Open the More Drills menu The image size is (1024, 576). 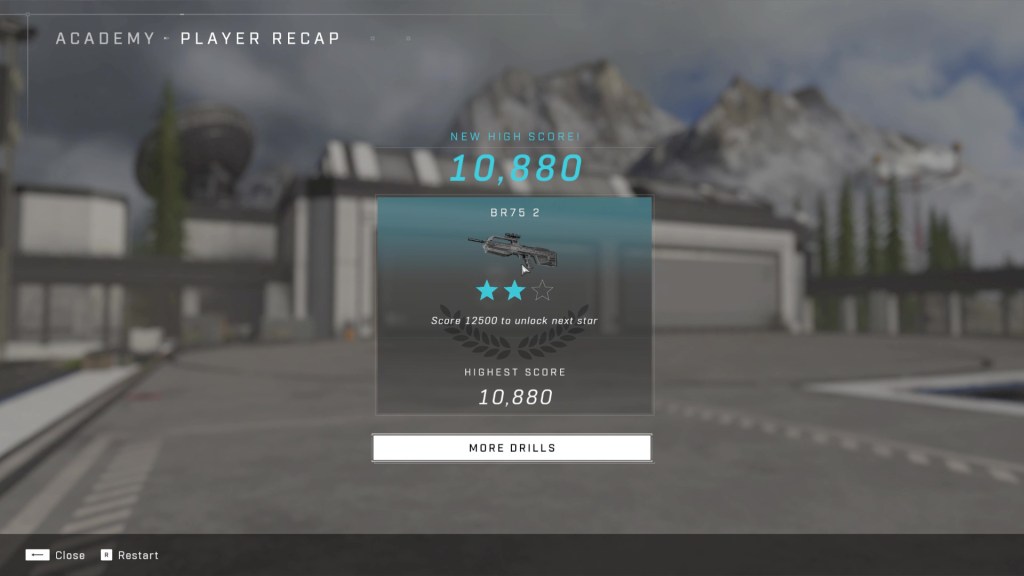pyautogui.click(x=511, y=448)
